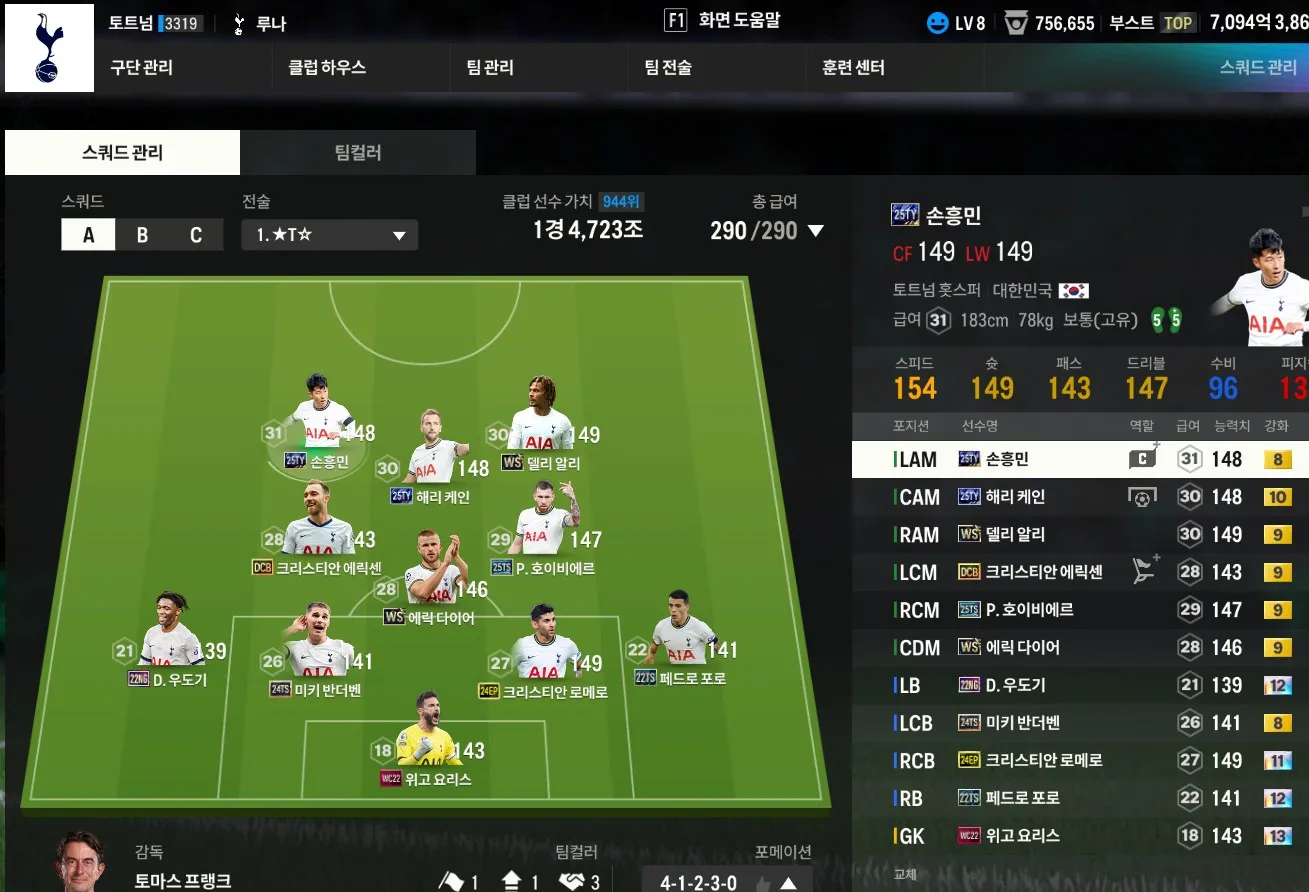
Task: Open the 구단 관리 menu
Action: tap(141, 68)
